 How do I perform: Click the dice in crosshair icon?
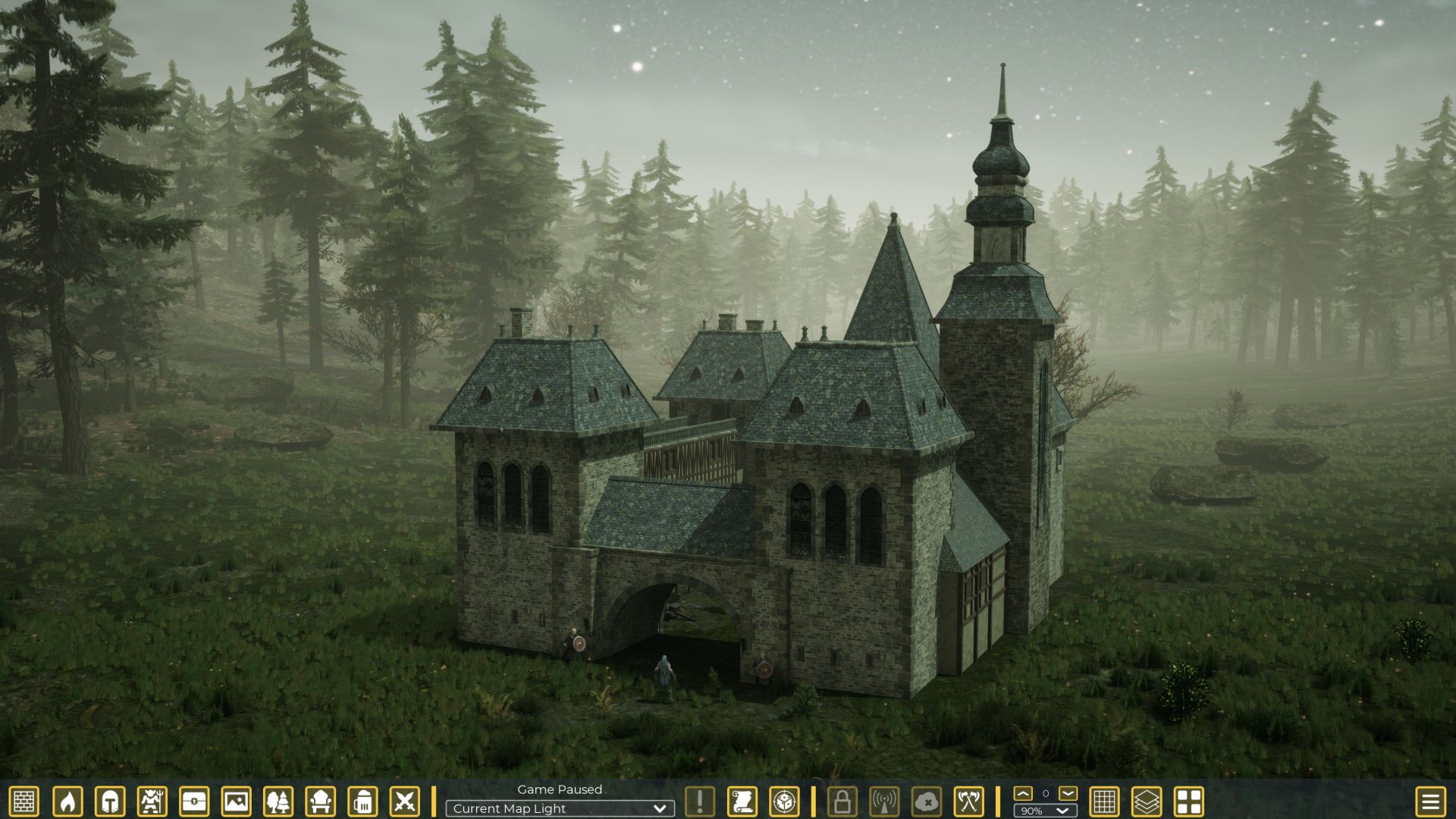[784, 802]
